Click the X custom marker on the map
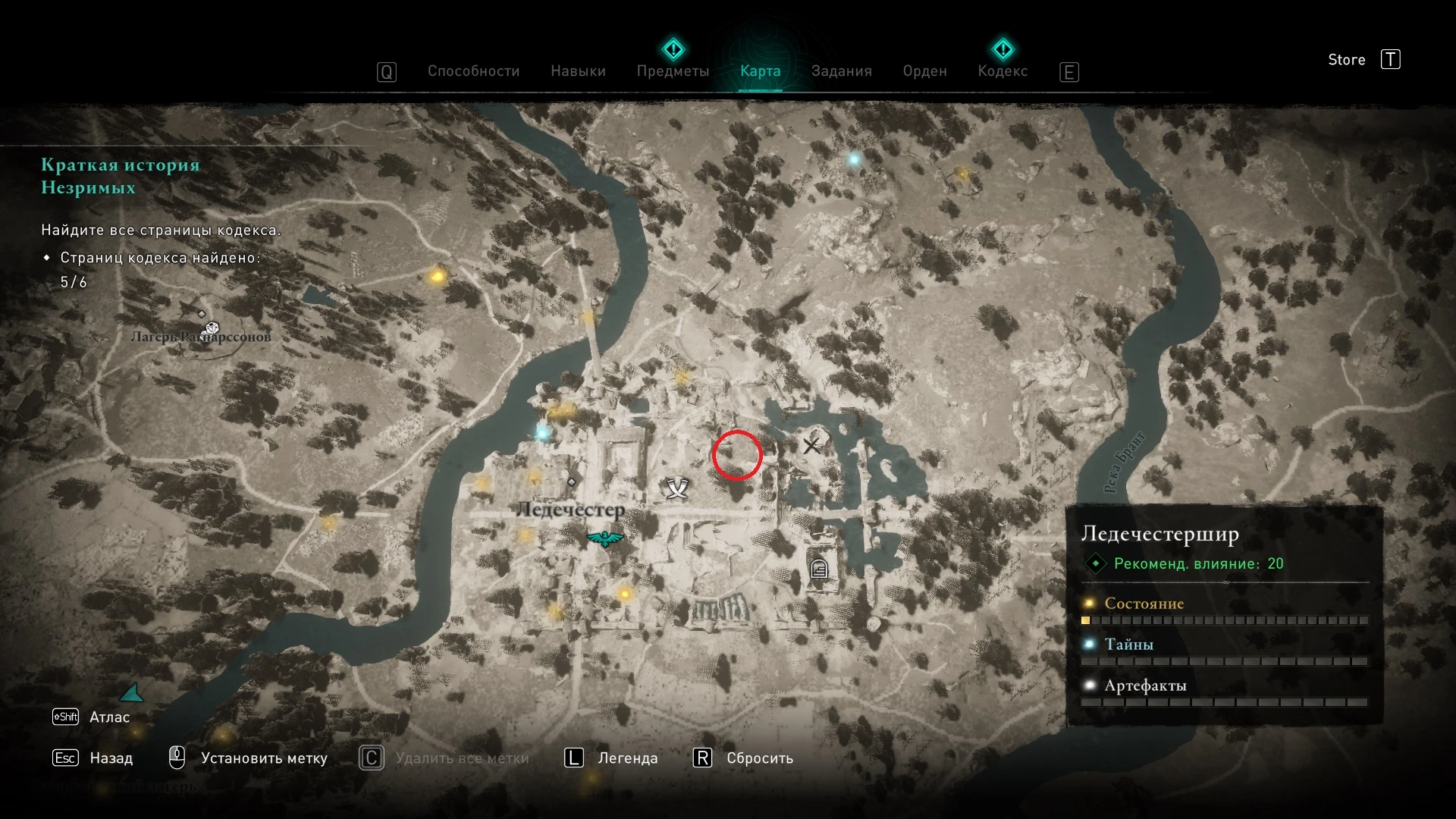 (x=813, y=447)
